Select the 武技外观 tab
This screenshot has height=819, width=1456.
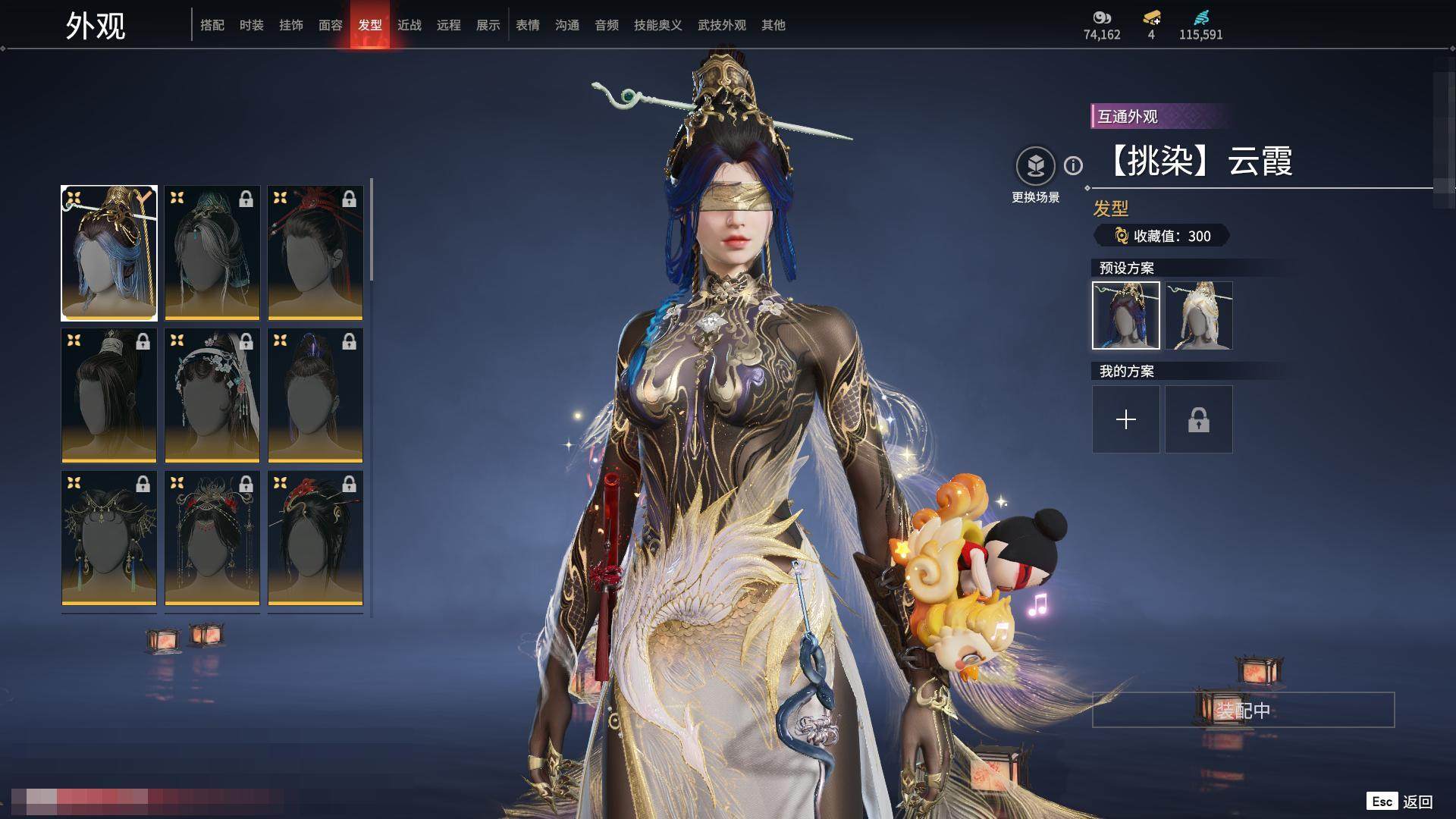point(722,25)
